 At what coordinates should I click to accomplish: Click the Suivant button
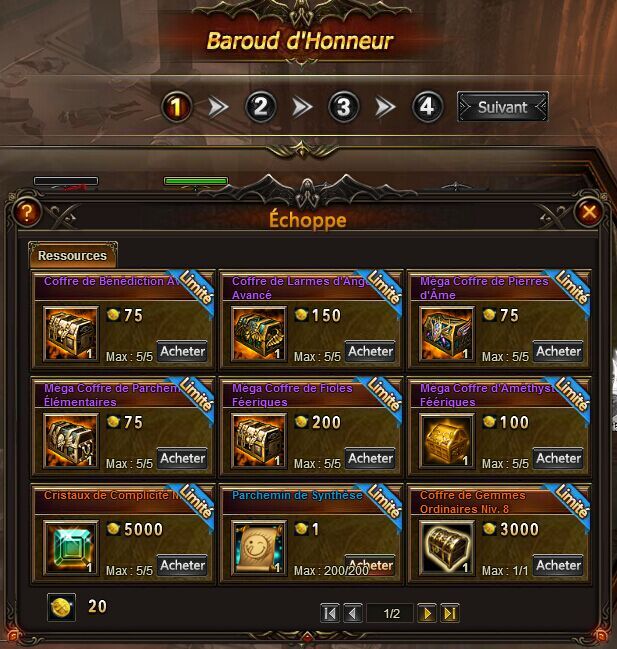point(502,107)
